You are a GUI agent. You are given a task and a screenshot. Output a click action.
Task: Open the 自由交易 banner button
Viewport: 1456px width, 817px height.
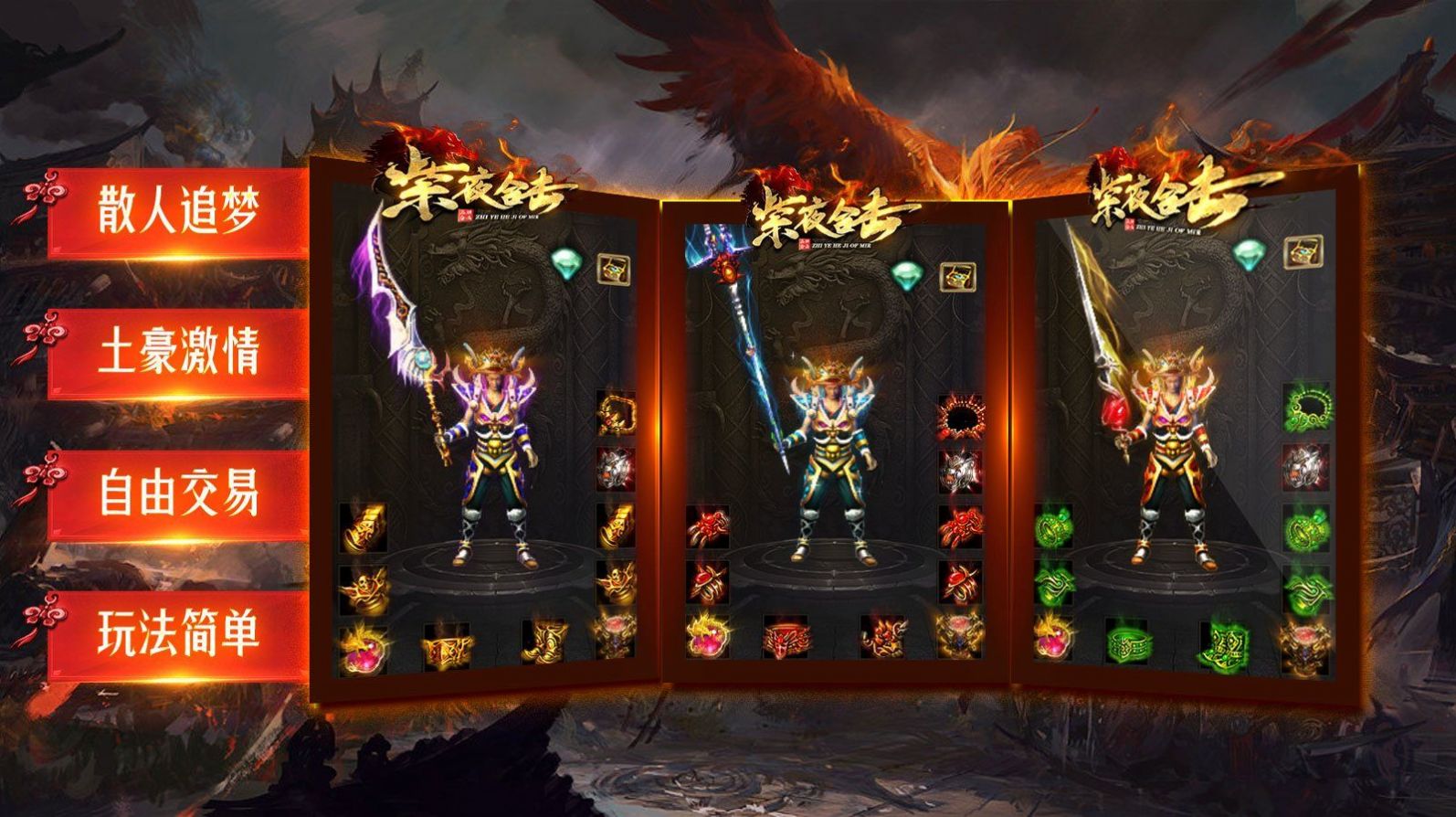(178, 493)
